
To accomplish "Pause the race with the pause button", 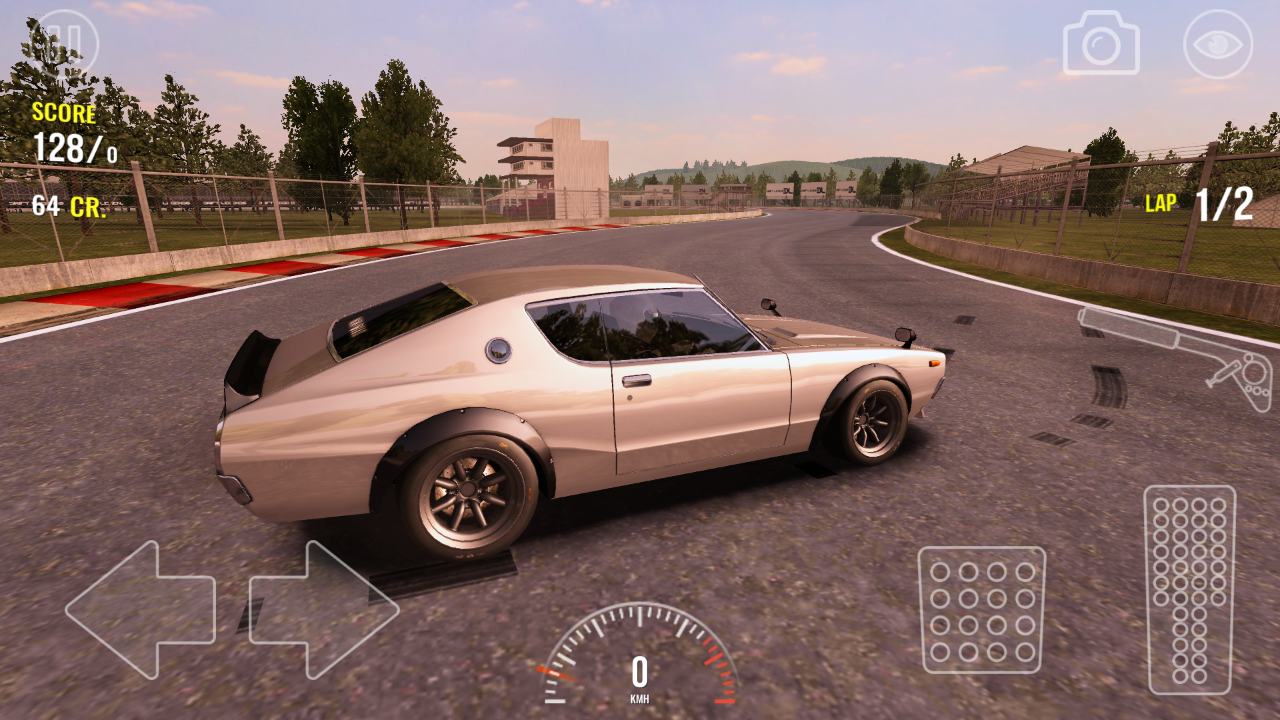I will point(66,43).
